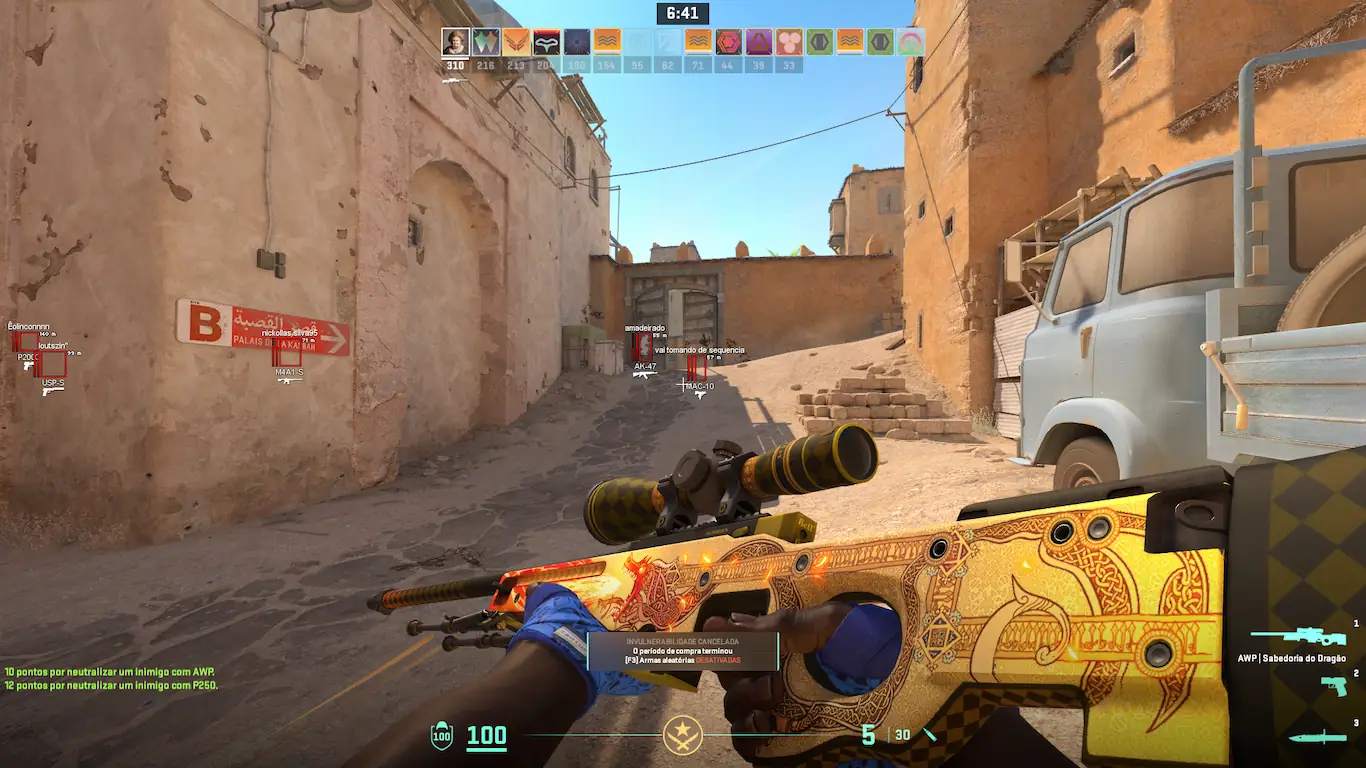Select the red hexagon player avatar
The image size is (1366, 768).
(x=729, y=42)
